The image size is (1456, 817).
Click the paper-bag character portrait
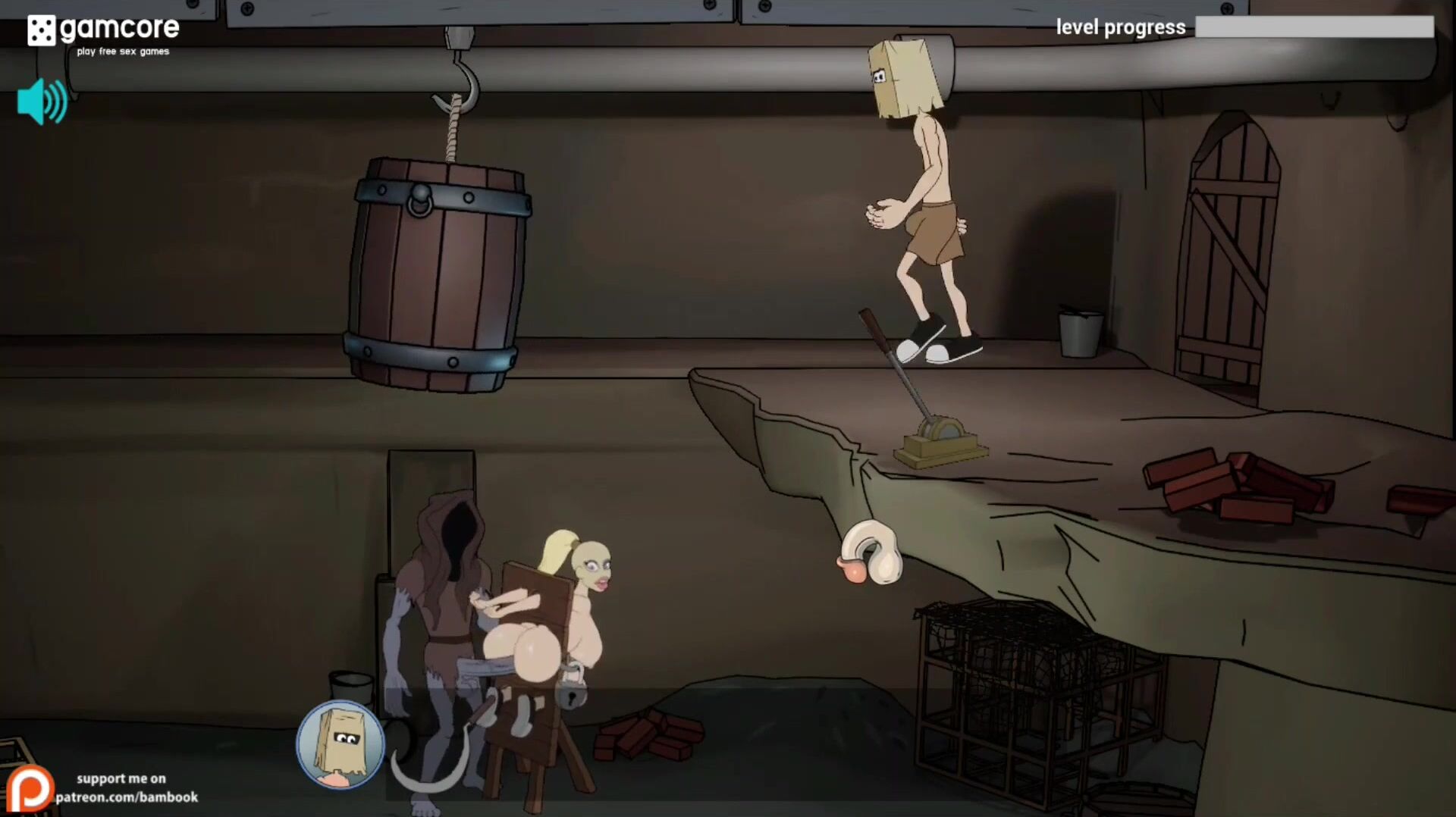pyautogui.click(x=340, y=744)
